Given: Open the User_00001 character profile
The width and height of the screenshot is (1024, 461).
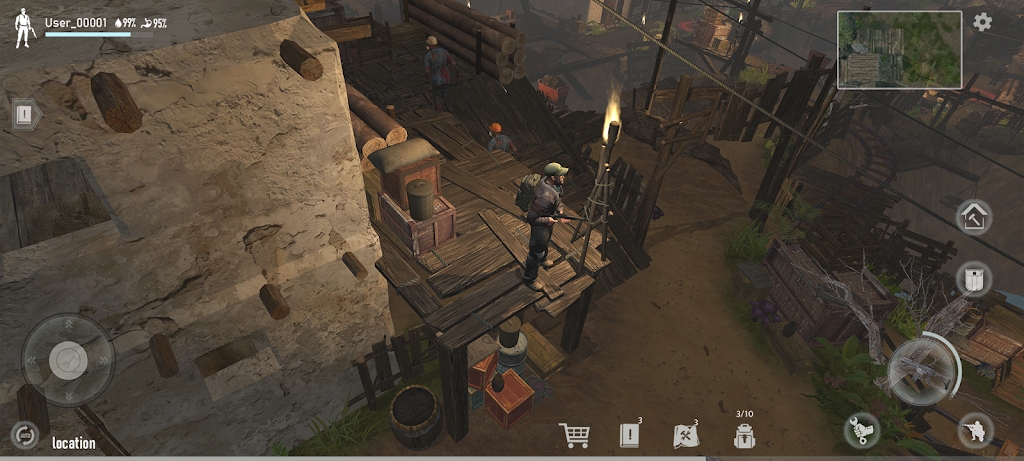Looking at the screenshot, I should pos(23,27).
